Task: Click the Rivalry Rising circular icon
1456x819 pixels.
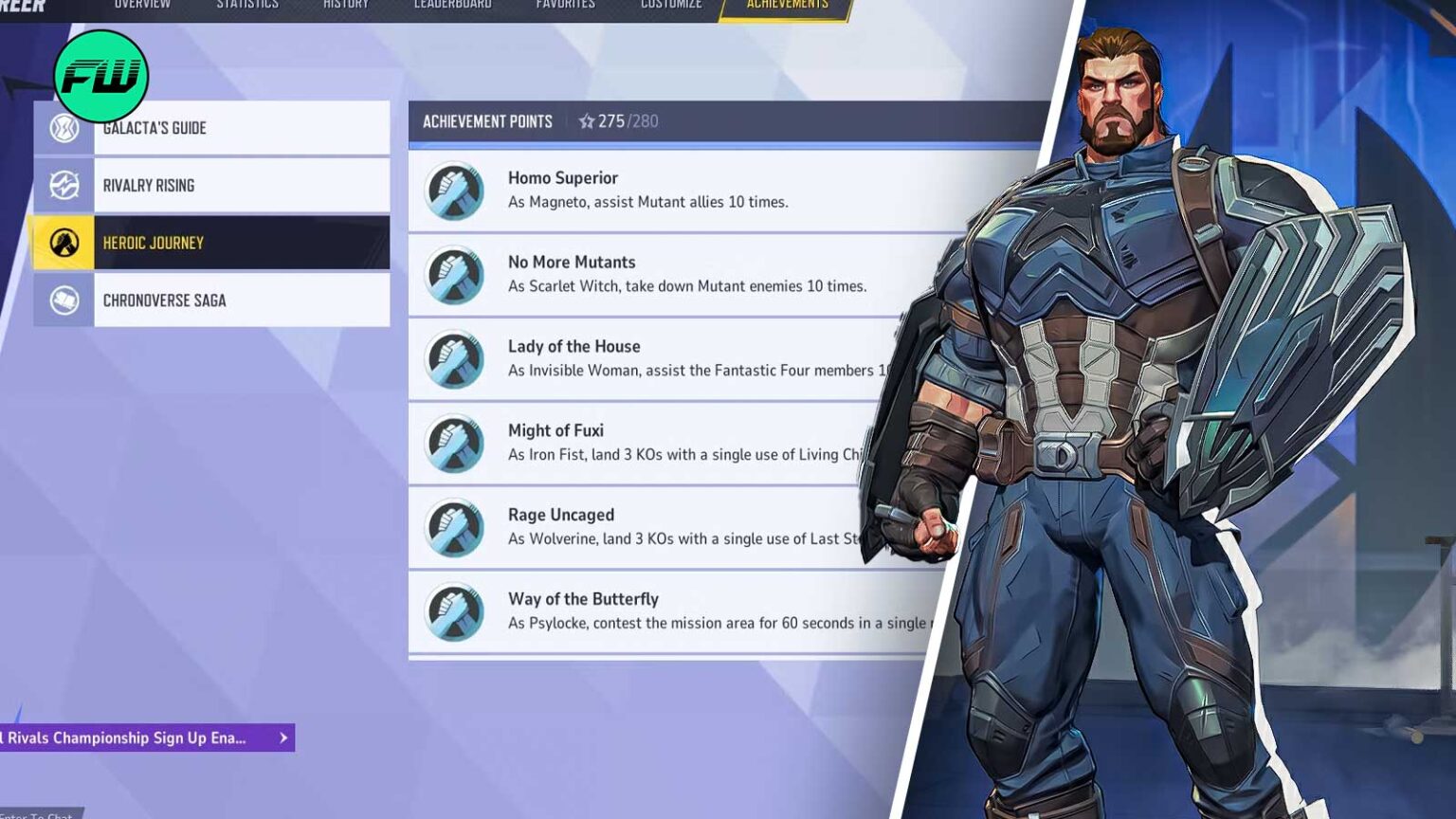Action: pyautogui.click(x=63, y=185)
